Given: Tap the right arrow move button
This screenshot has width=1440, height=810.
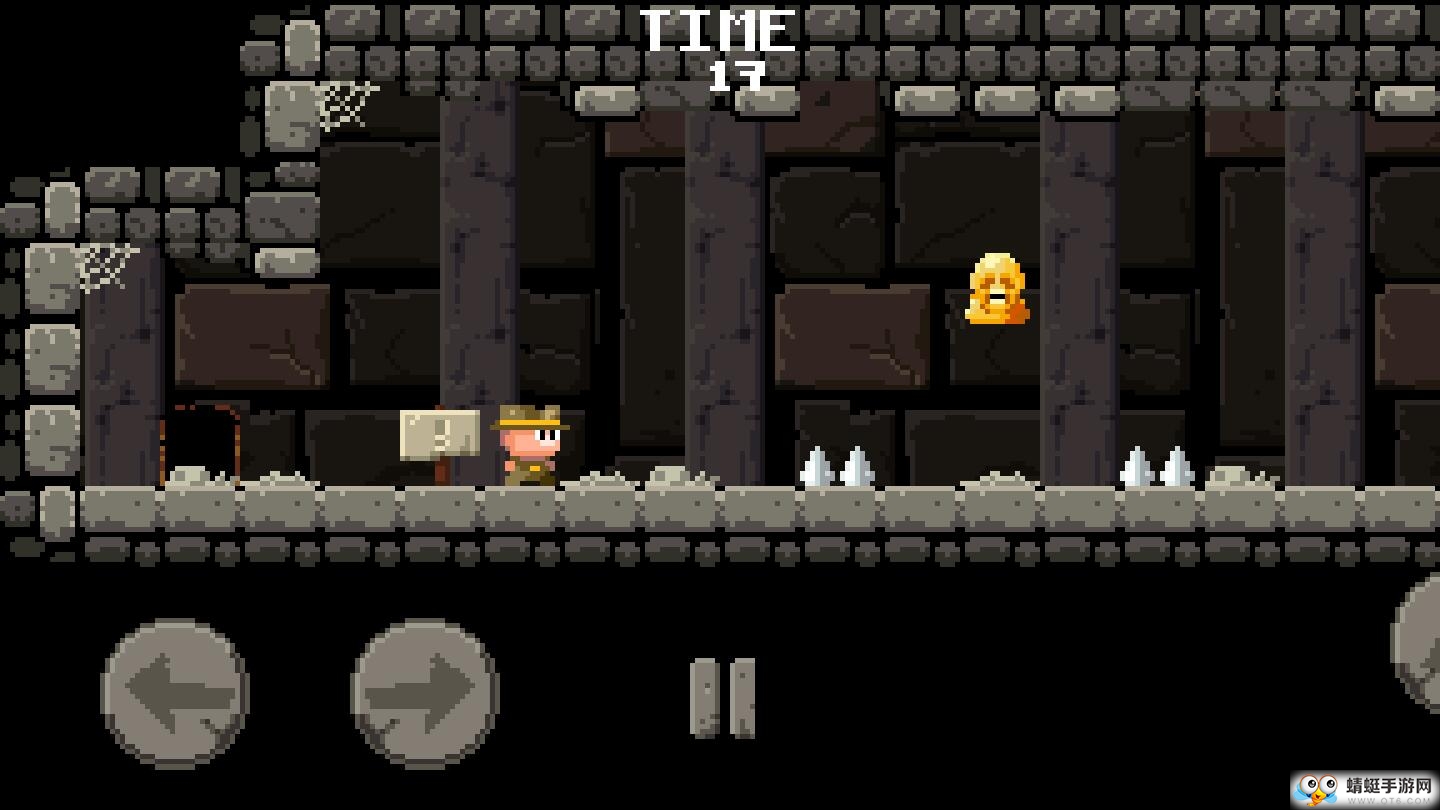Looking at the screenshot, I should (x=425, y=693).
